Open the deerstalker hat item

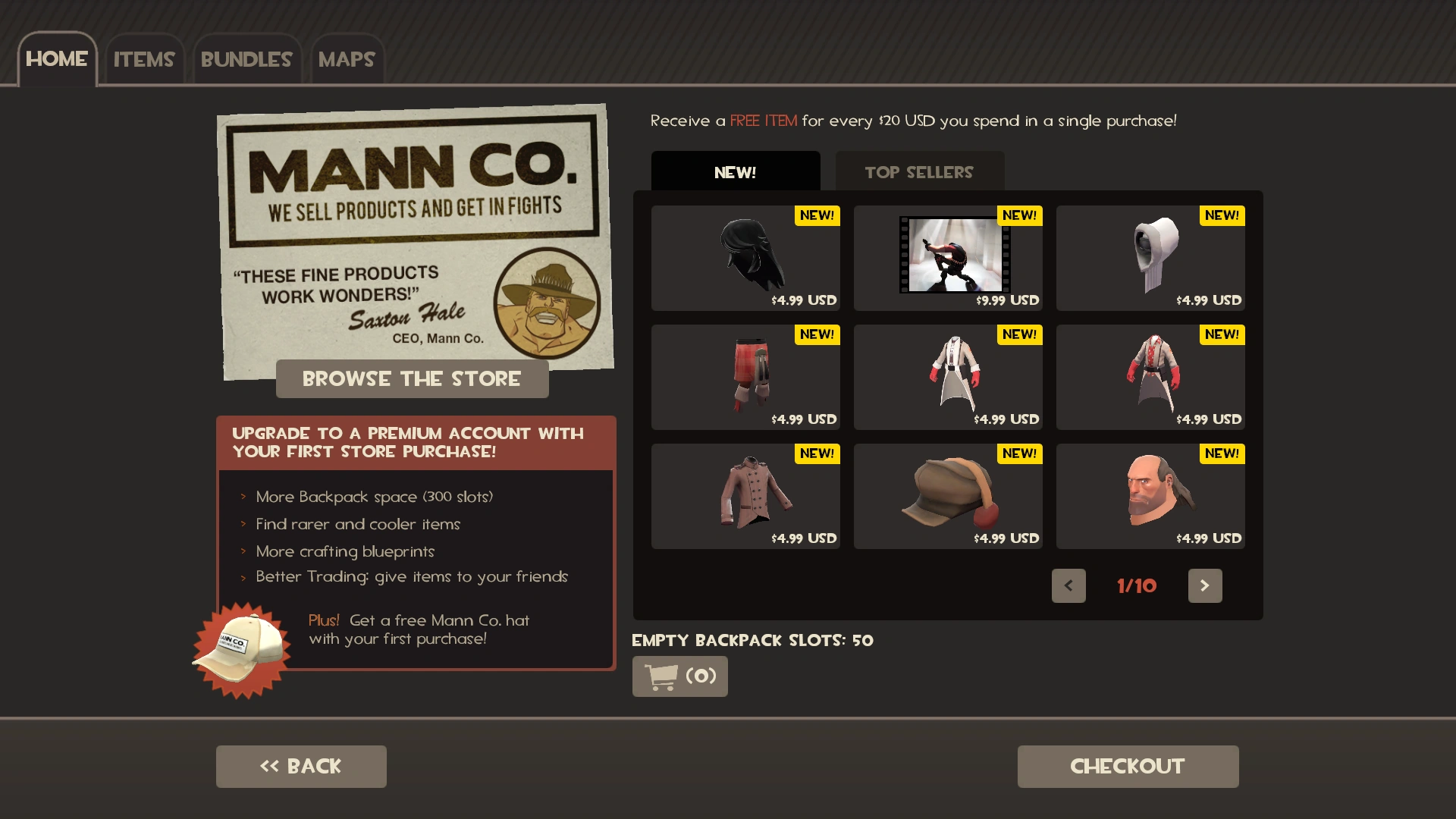(948, 494)
